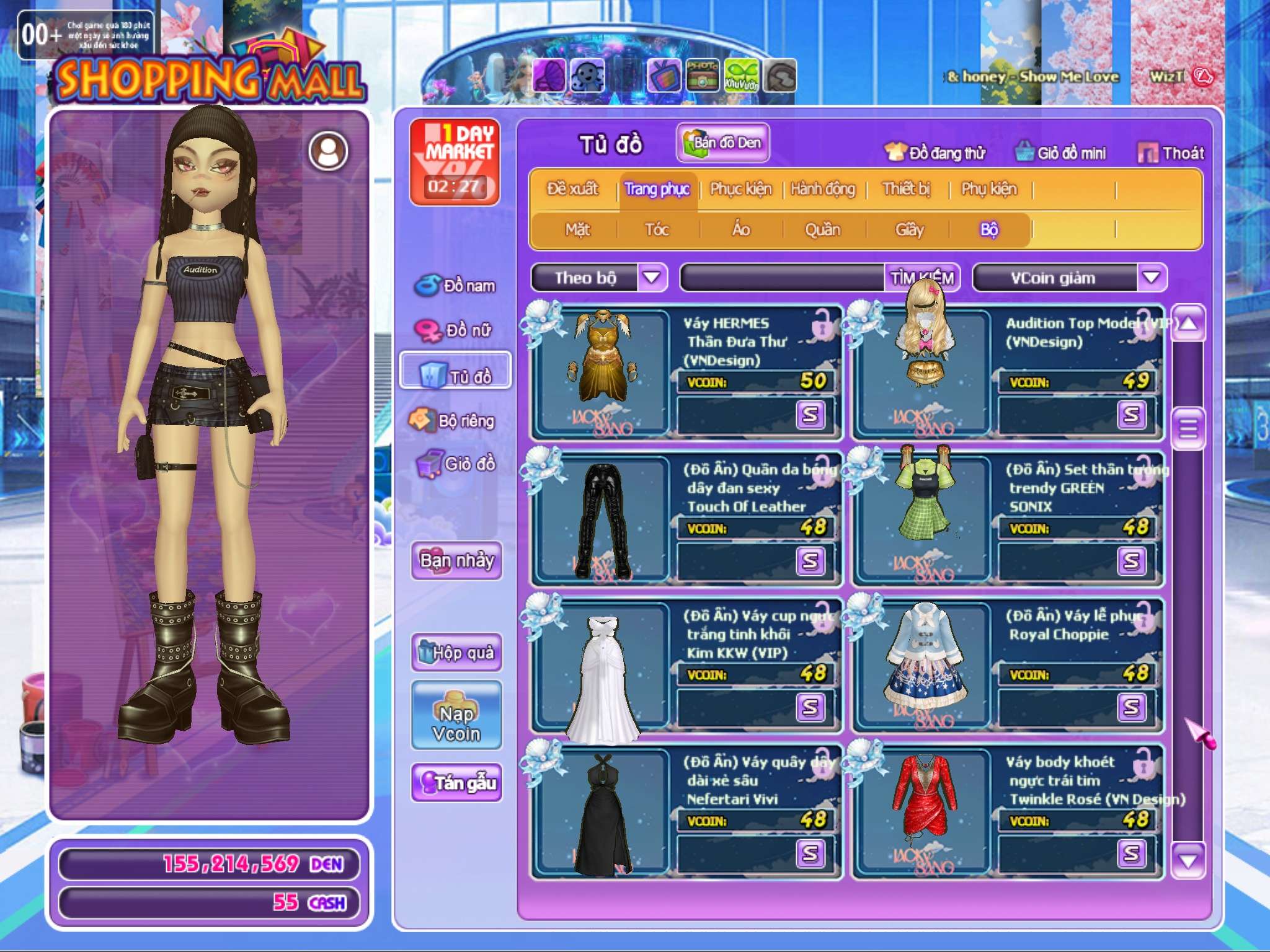1270x952 pixels.
Task: Select the Giầy subcategory
Action: (x=909, y=230)
